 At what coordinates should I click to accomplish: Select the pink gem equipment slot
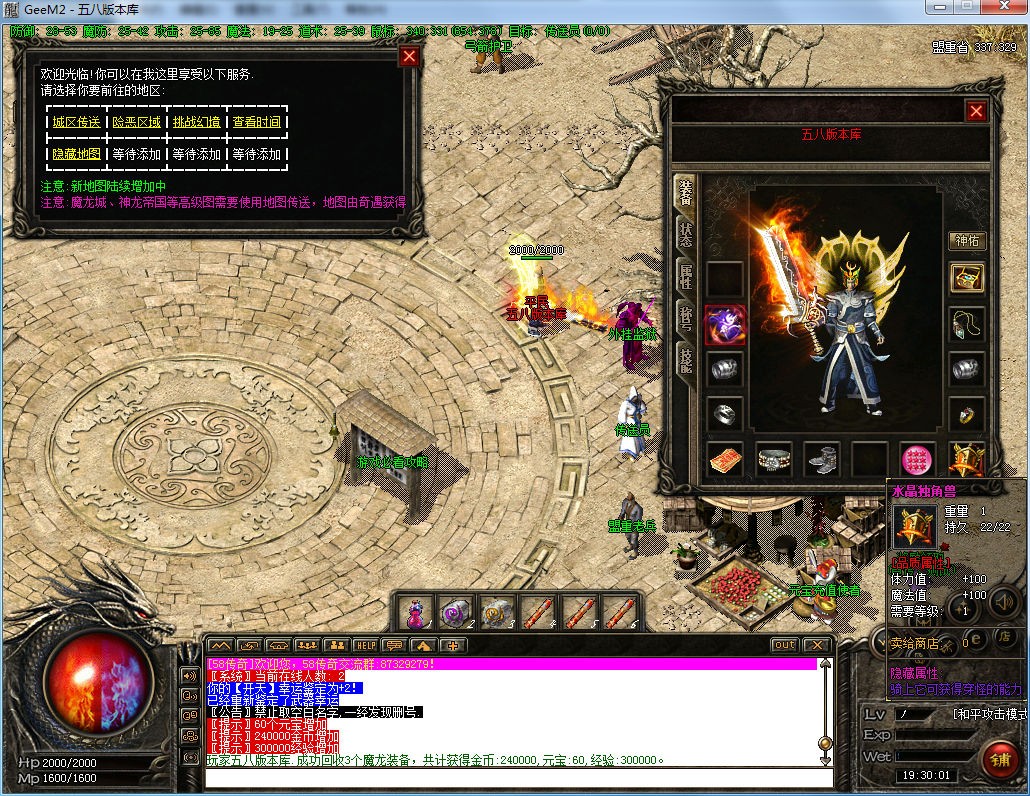click(917, 459)
